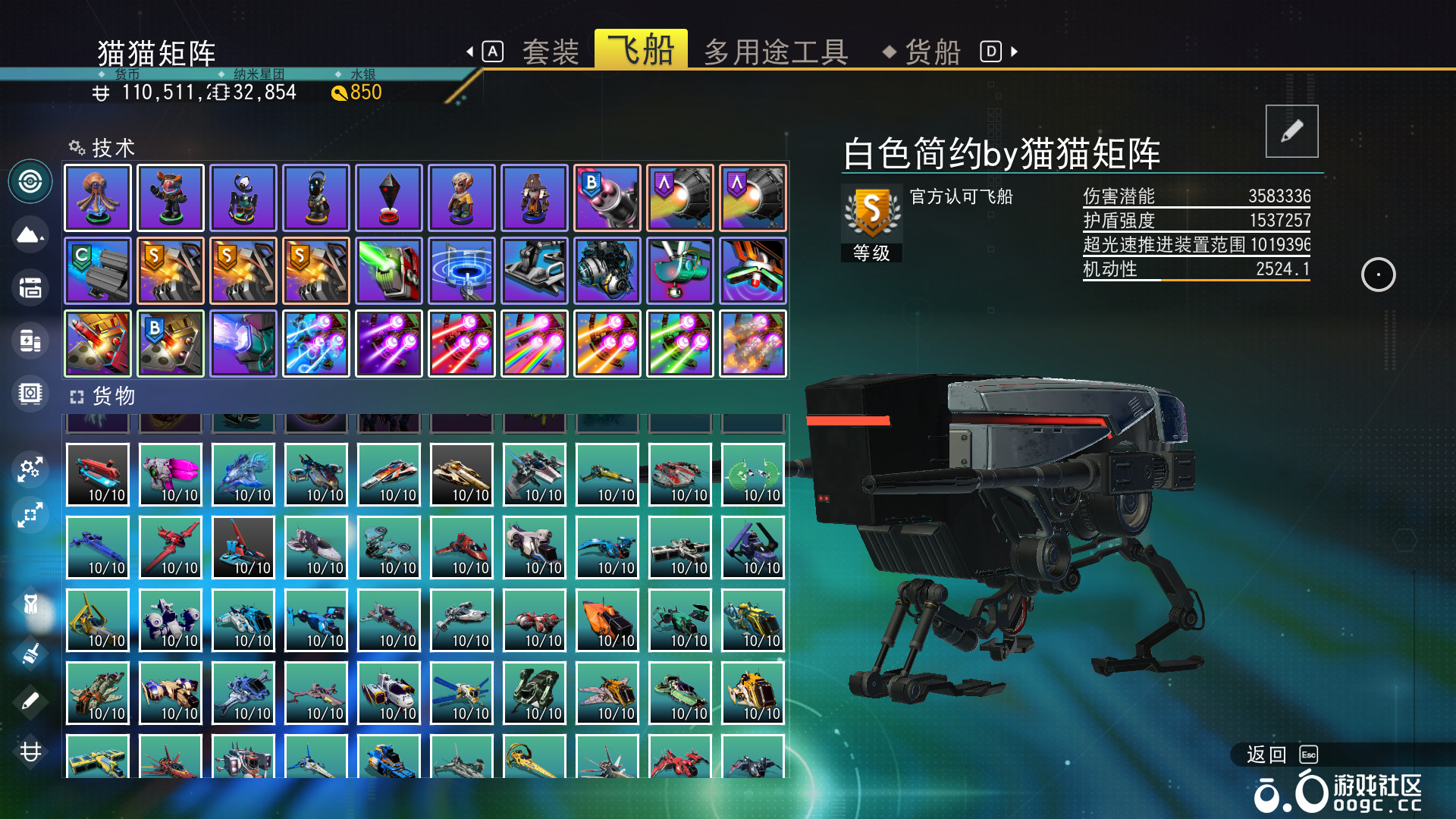1456x819 pixels.
Task: Switch to the 套装 tab
Action: click(x=551, y=51)
